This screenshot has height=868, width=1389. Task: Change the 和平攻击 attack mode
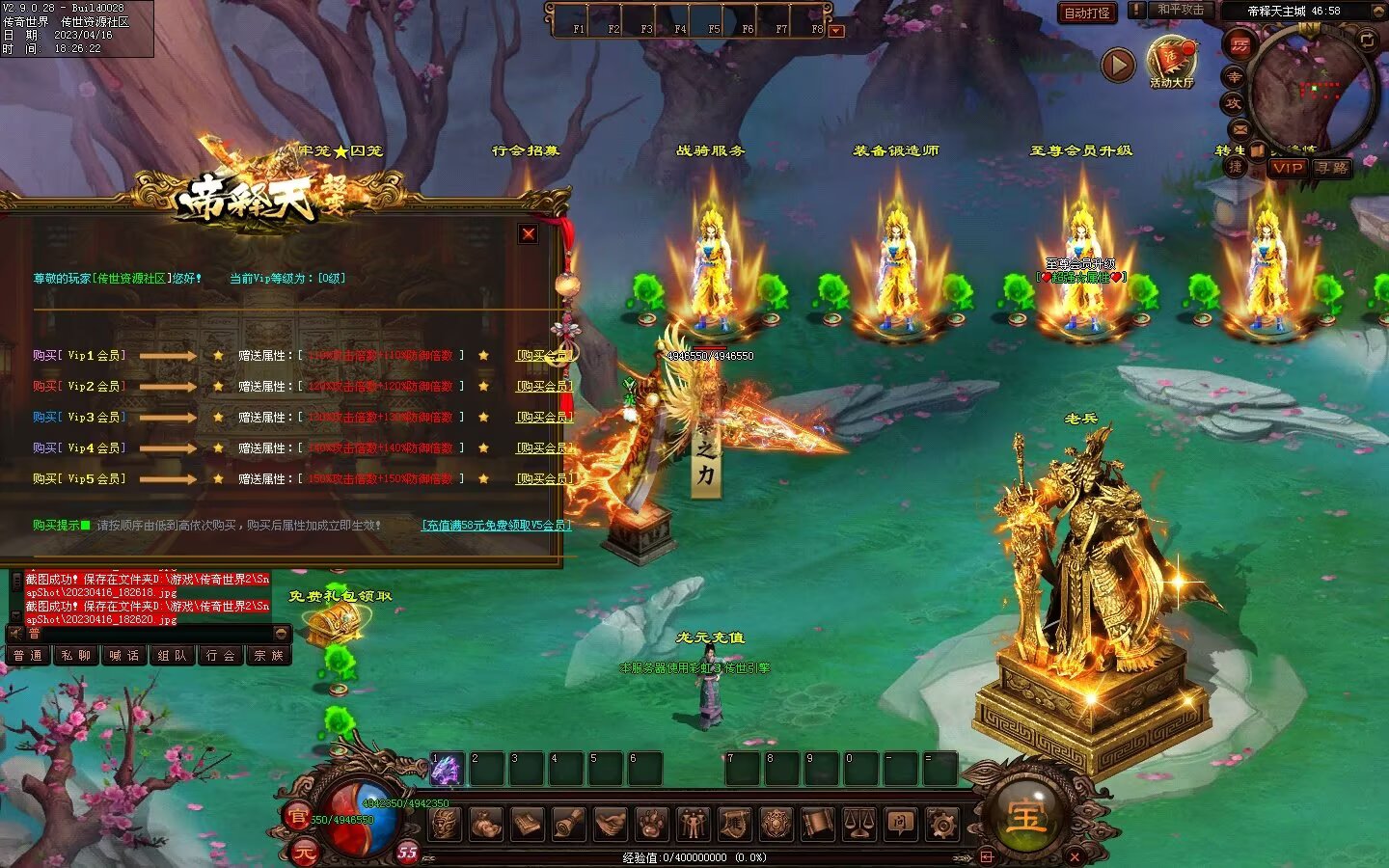pyautogui.click(x=1180, y=11)
